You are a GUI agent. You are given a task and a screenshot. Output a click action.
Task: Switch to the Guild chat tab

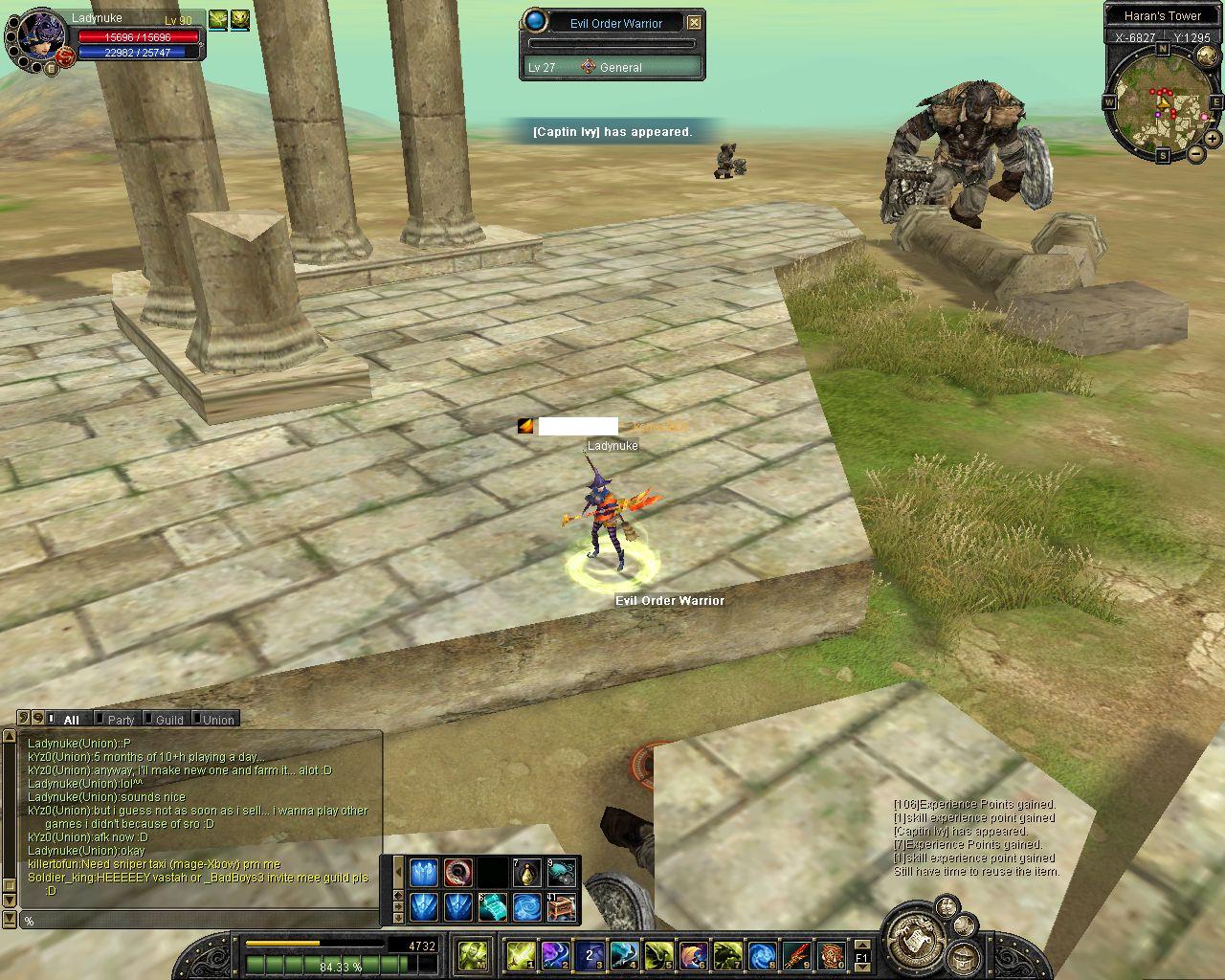point(169,720)
